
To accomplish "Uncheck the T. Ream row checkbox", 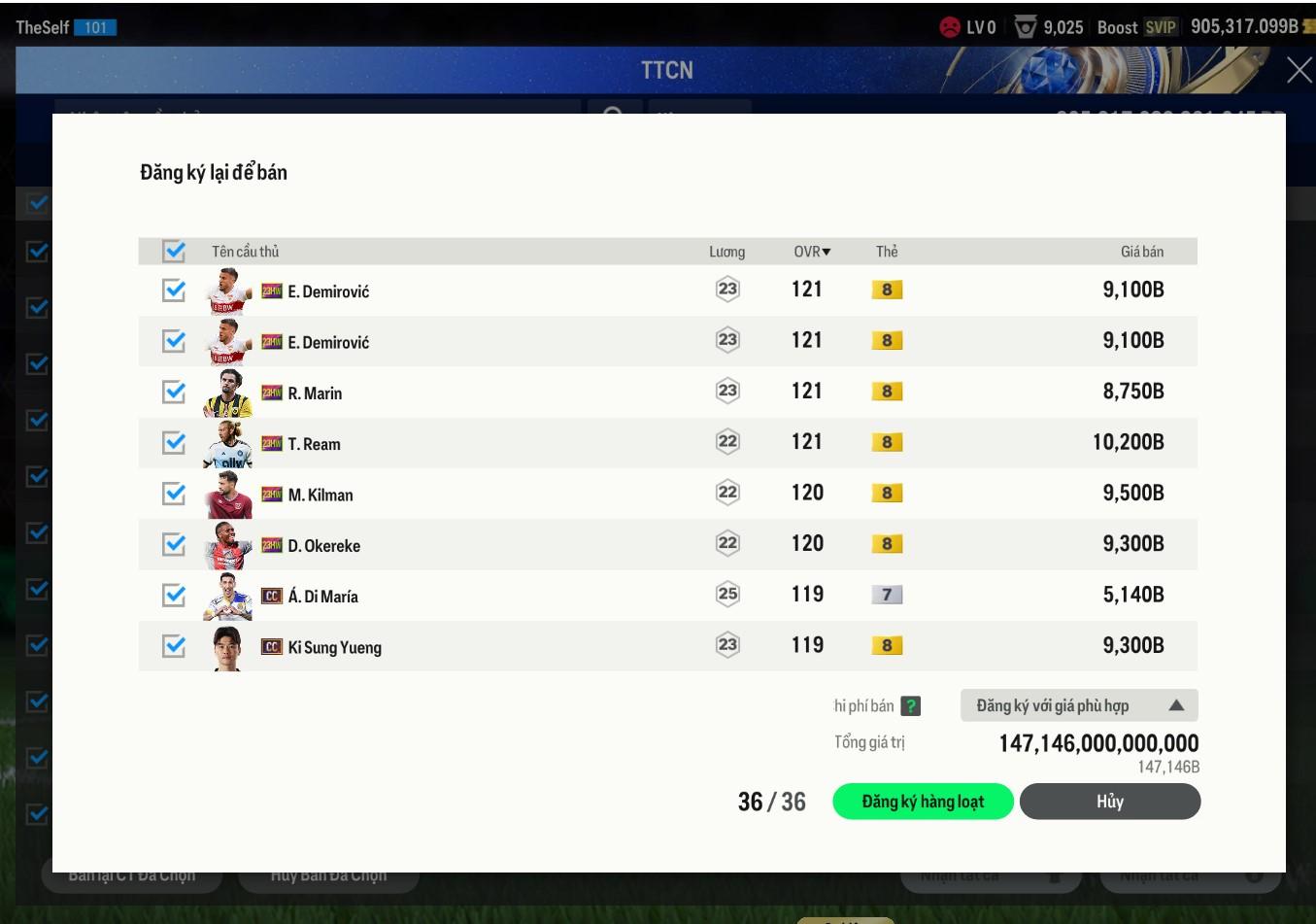I will [174, 443].
